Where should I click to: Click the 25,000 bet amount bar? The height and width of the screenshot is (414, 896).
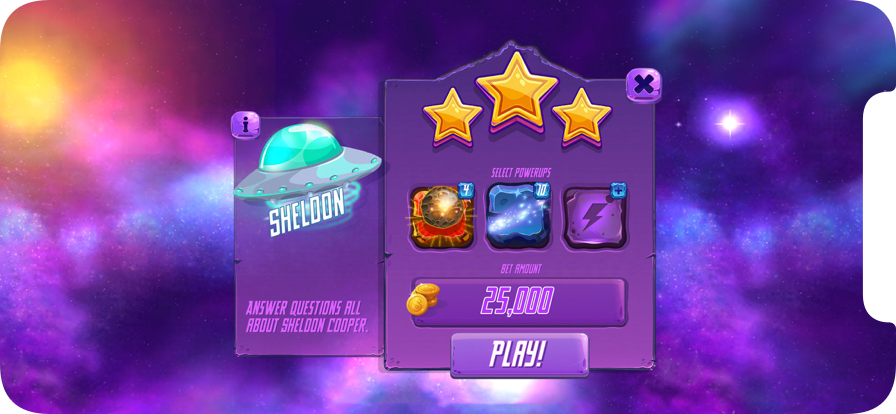[518, 301]
